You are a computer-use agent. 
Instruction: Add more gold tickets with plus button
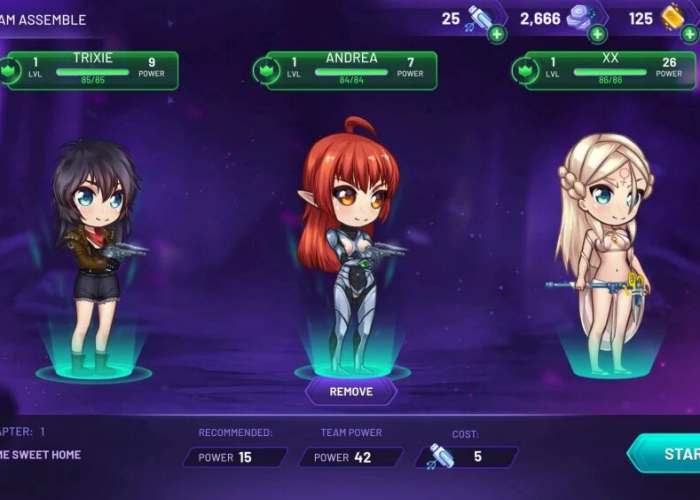688,34
